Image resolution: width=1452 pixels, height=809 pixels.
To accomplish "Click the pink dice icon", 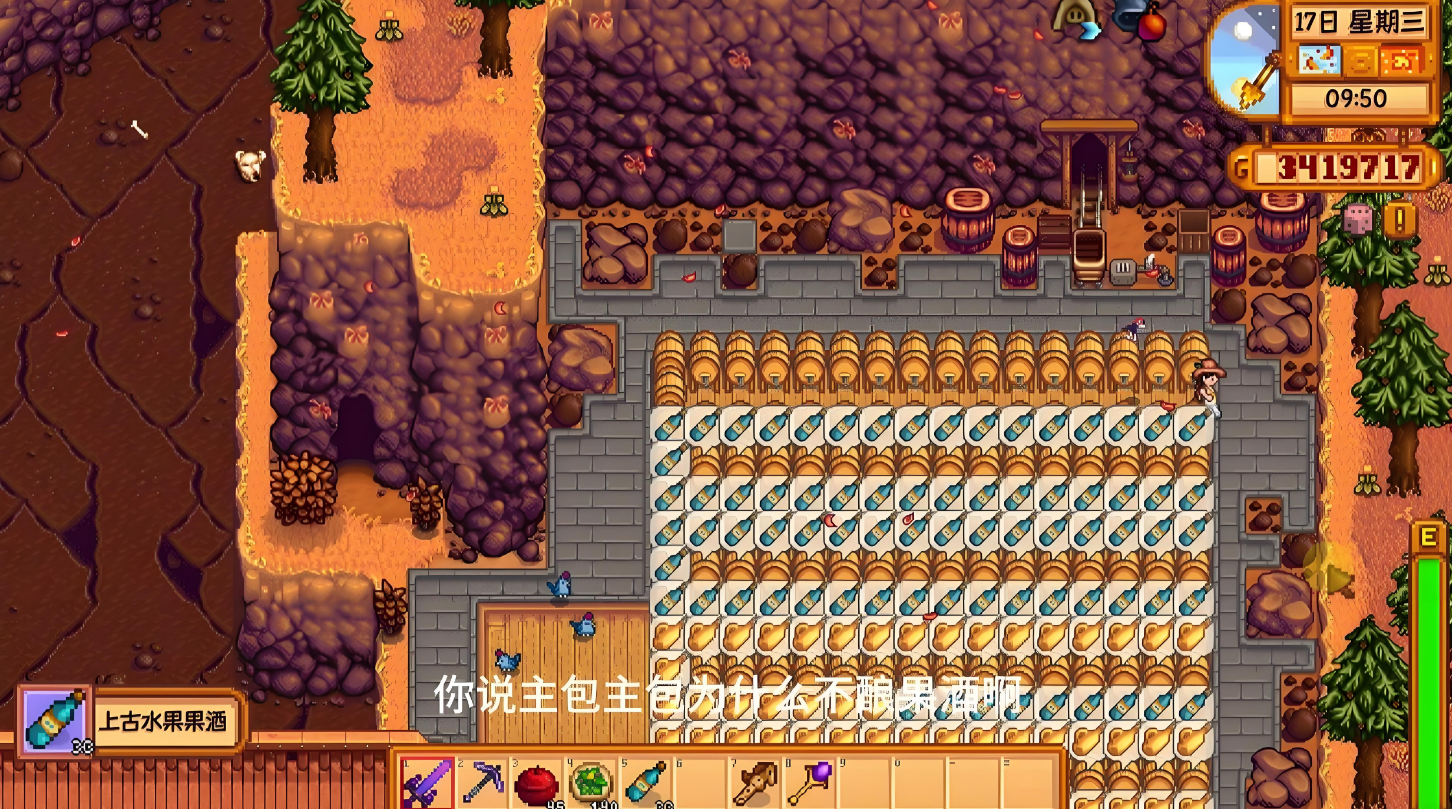I will (x=1358, y=218).
